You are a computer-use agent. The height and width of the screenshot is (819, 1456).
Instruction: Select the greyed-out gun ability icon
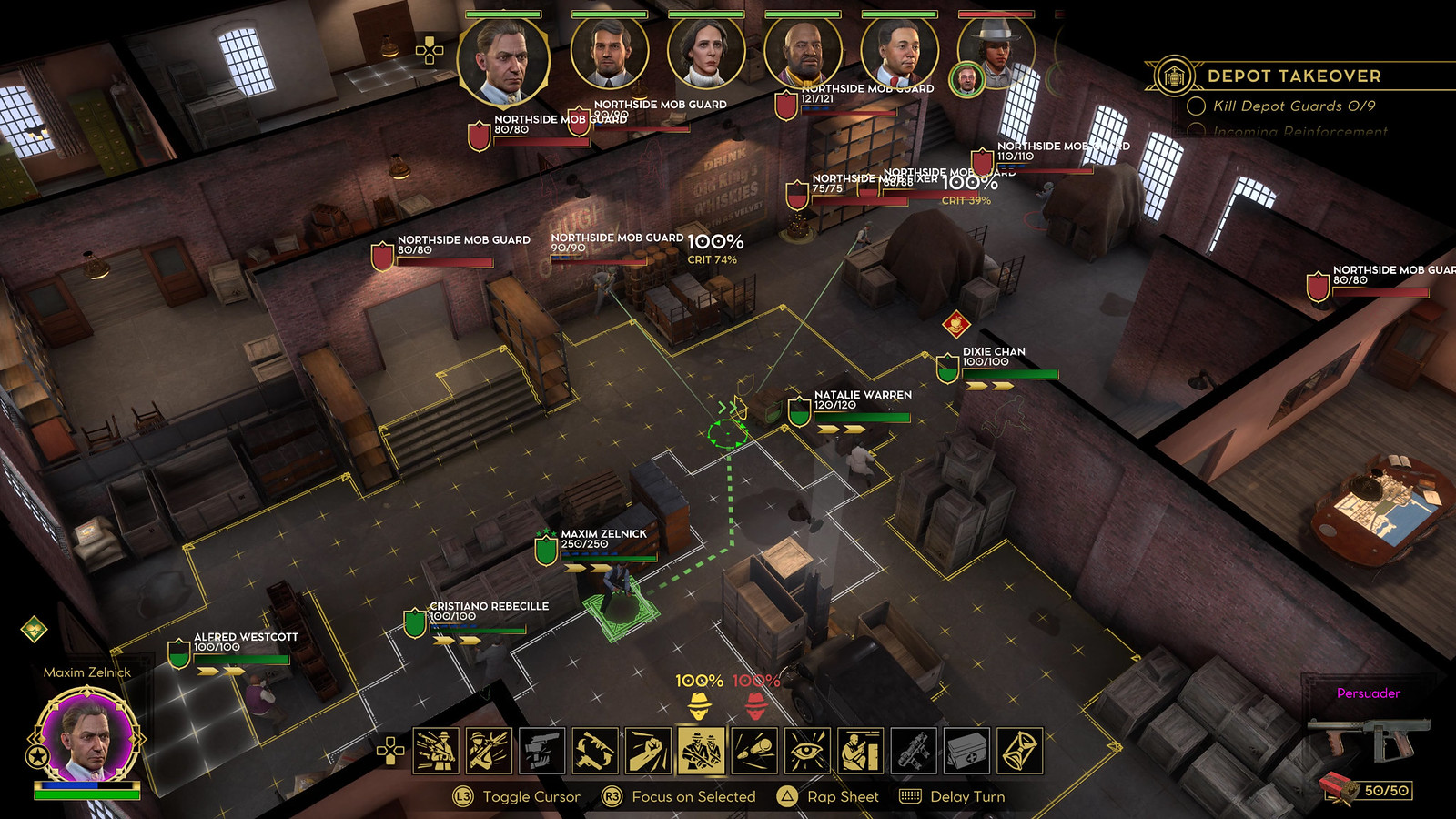[x=913, y=752]
